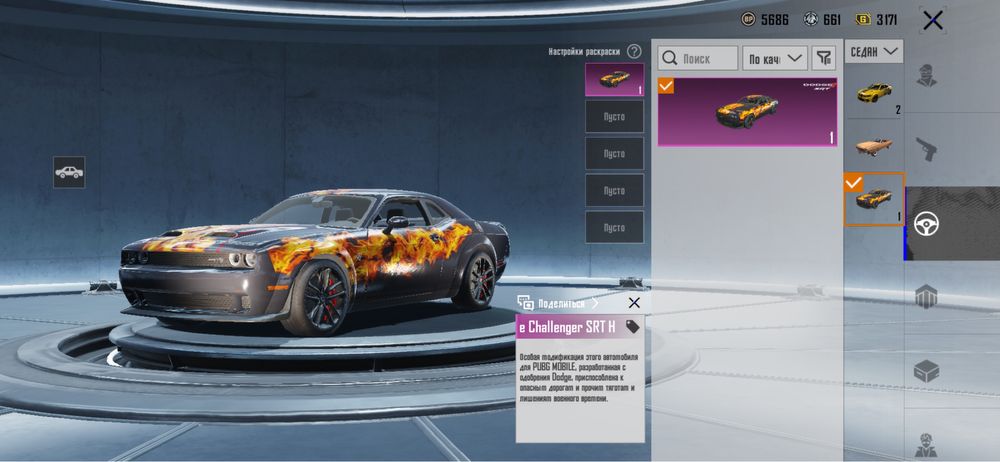Viewport: 1000px width, 462px height.
Task: Select the equipped paint slot with flame car
Action: click(x=614, y=80)
